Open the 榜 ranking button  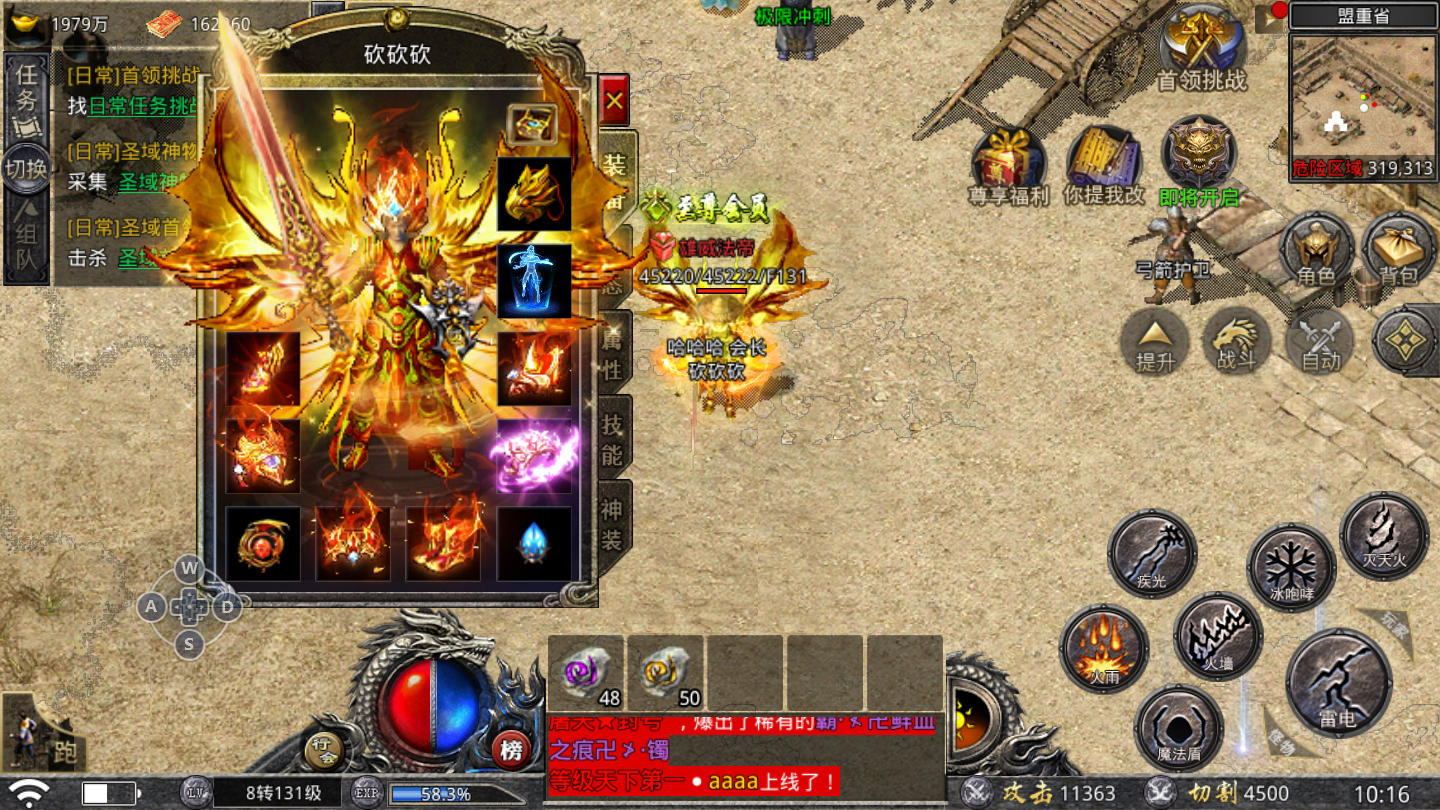511,750
